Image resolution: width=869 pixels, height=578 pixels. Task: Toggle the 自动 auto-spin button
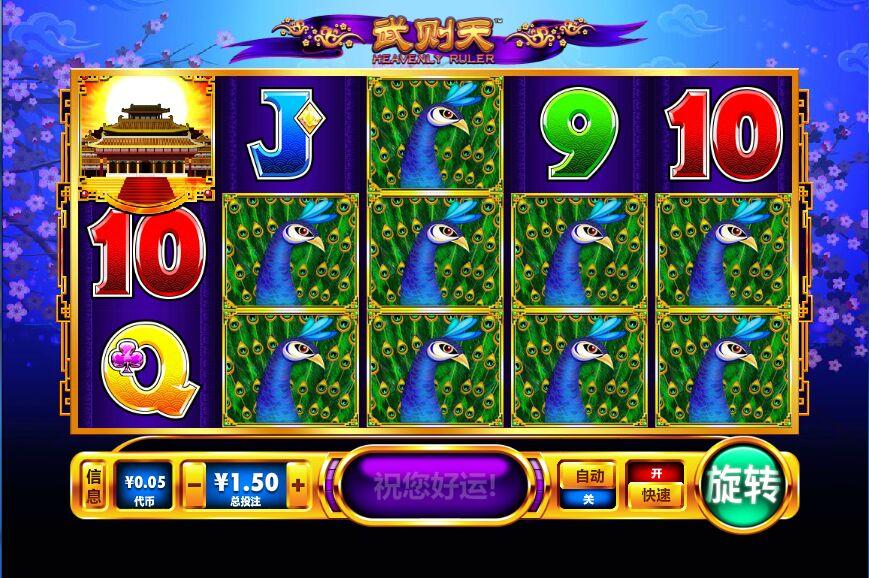pyautogui.click(x=587, y=485)
